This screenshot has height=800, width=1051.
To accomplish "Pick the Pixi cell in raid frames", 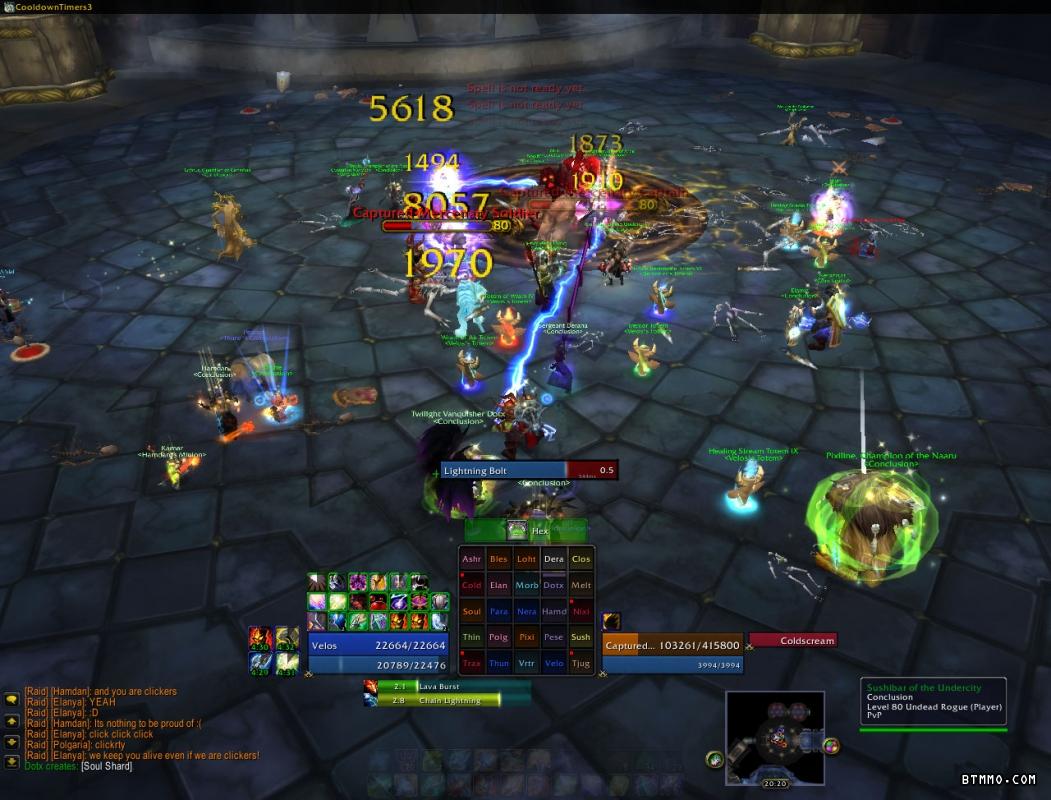I will point(526,638).
